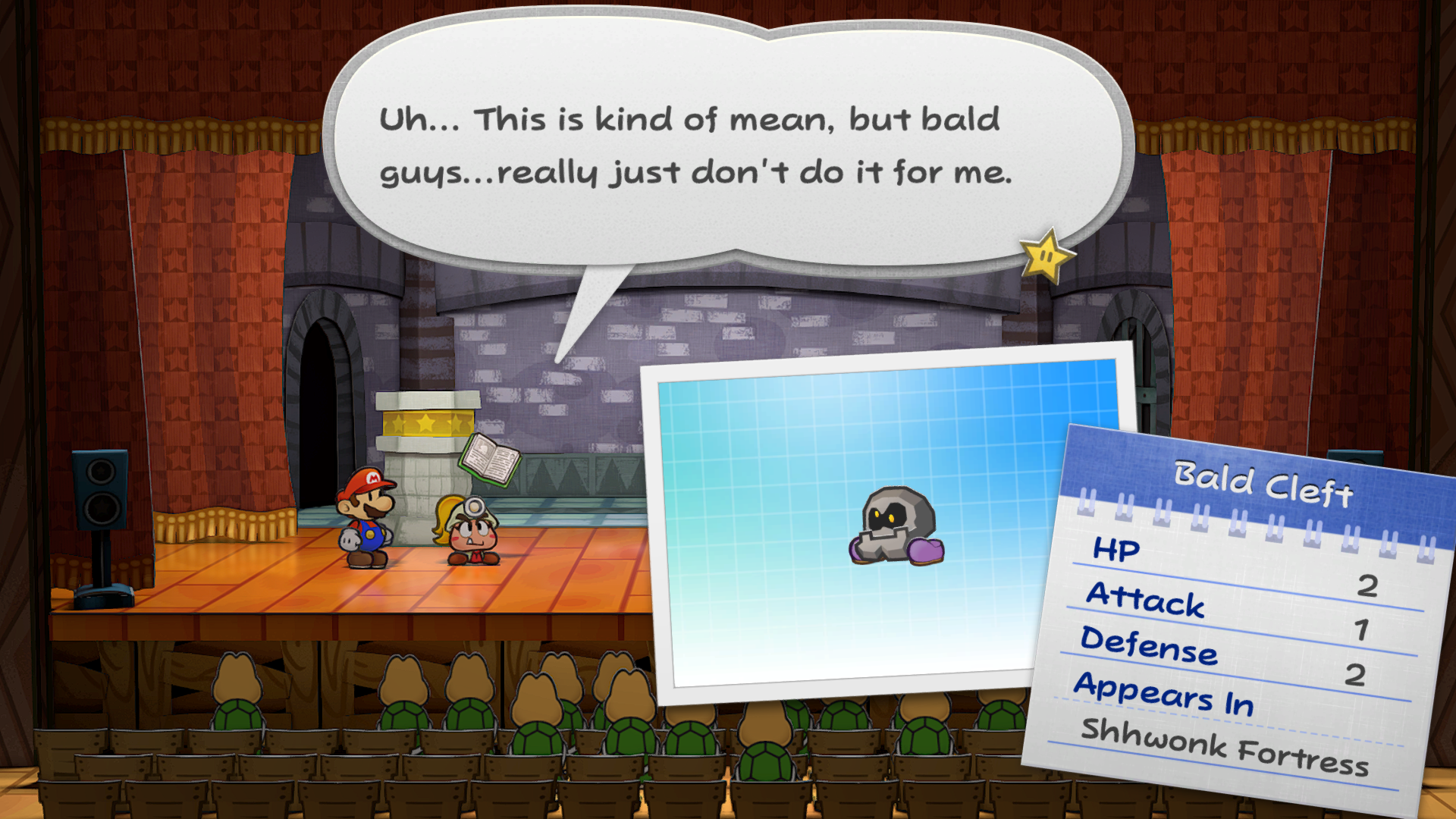
Task: Continue dialogue with the yellow star icon
Action: [x=1046, y=256]
